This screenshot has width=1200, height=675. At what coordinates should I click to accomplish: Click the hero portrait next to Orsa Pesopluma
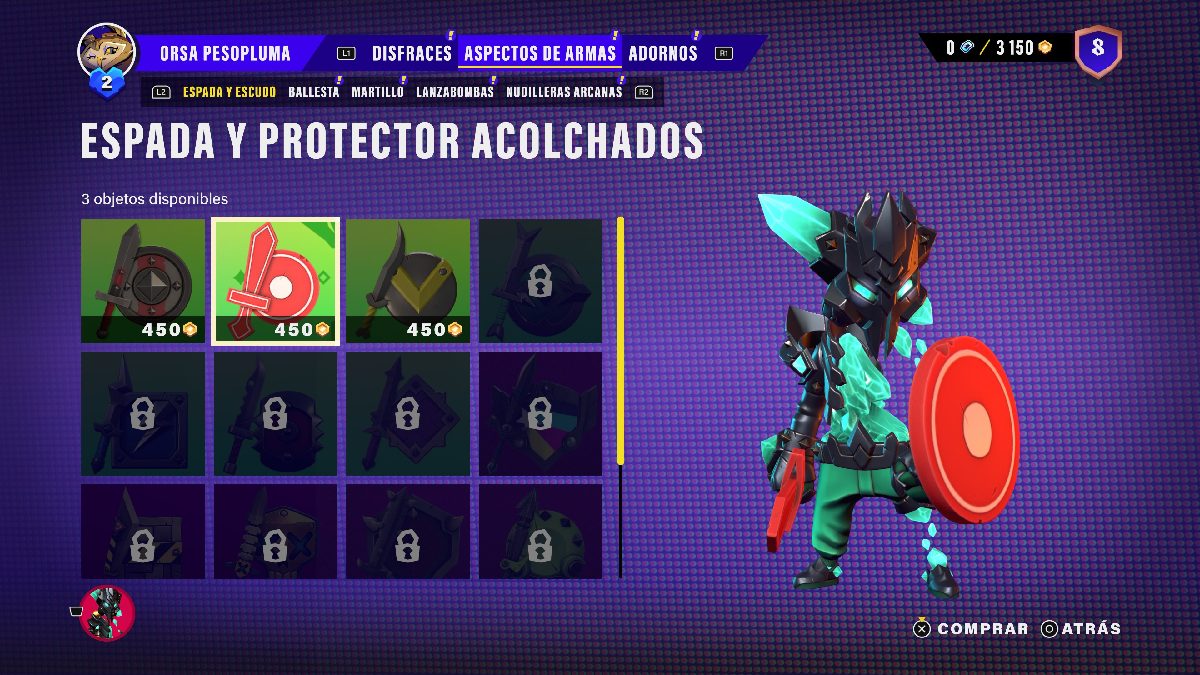tap(106, 52)
